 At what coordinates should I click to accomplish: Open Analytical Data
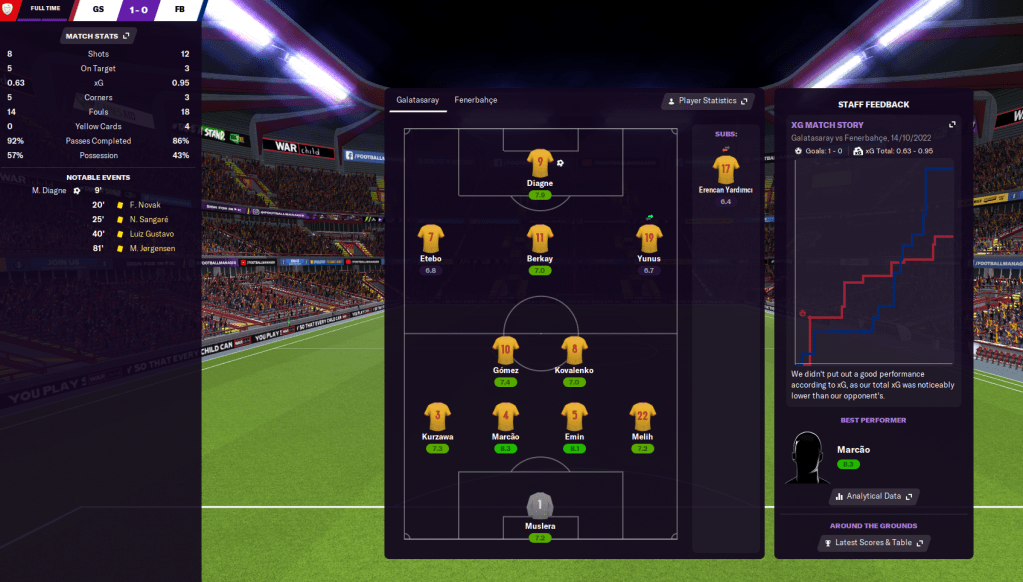(x=873, y=496)
